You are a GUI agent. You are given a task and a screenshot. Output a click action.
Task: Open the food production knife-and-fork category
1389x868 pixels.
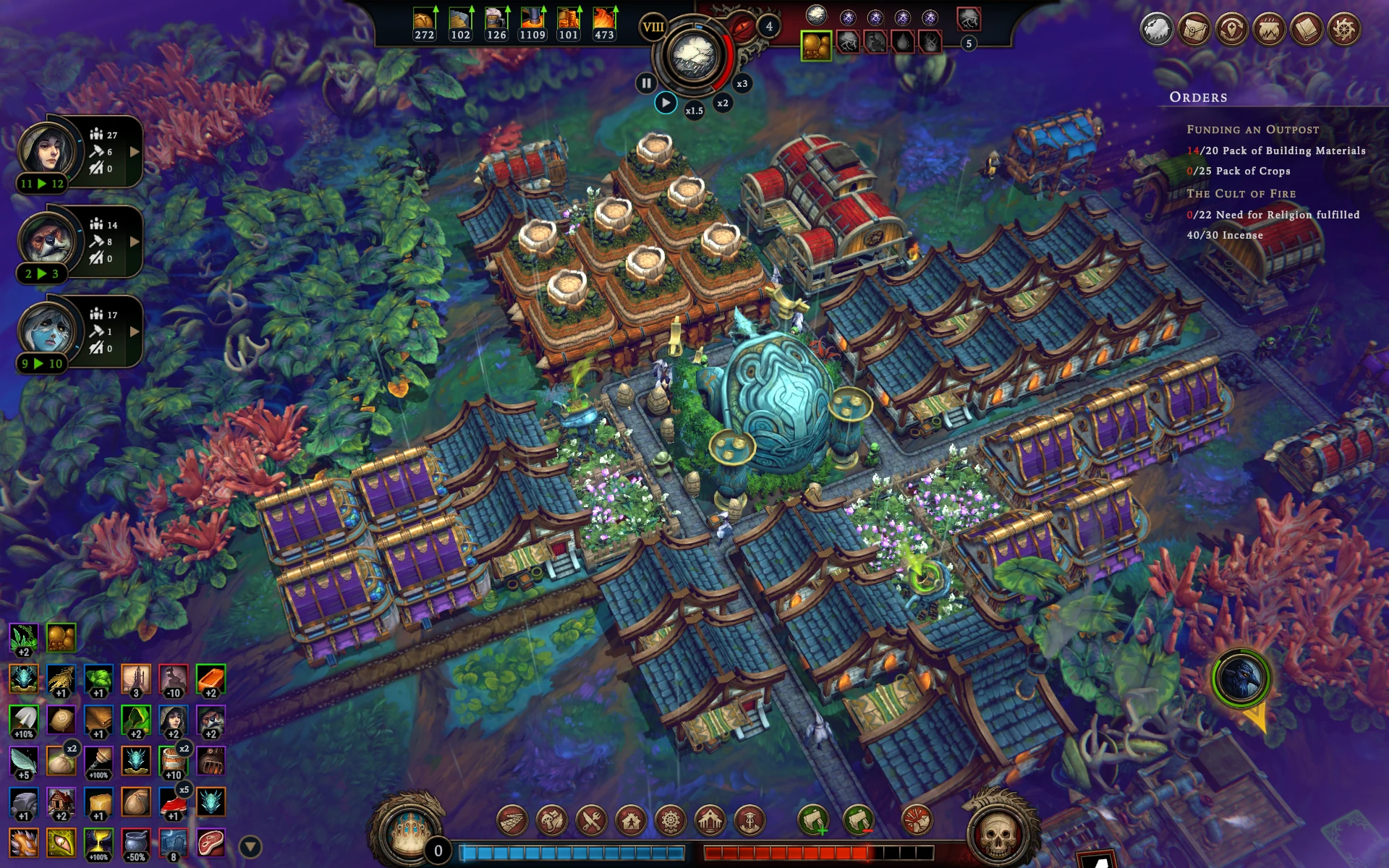(x=591, y=820)
